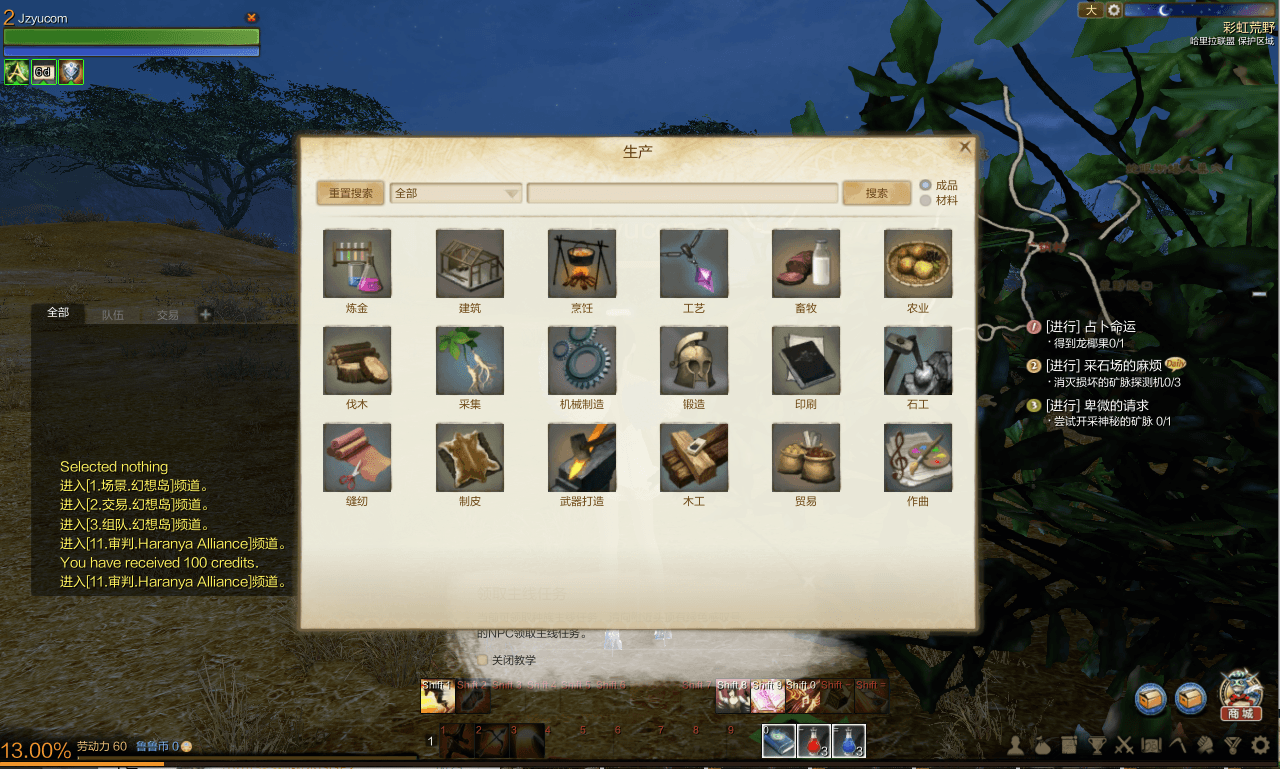Select the Gathering (采集) craft icon
The image size is (1280, 769).
pyautogui.click(x=469, y=360)
